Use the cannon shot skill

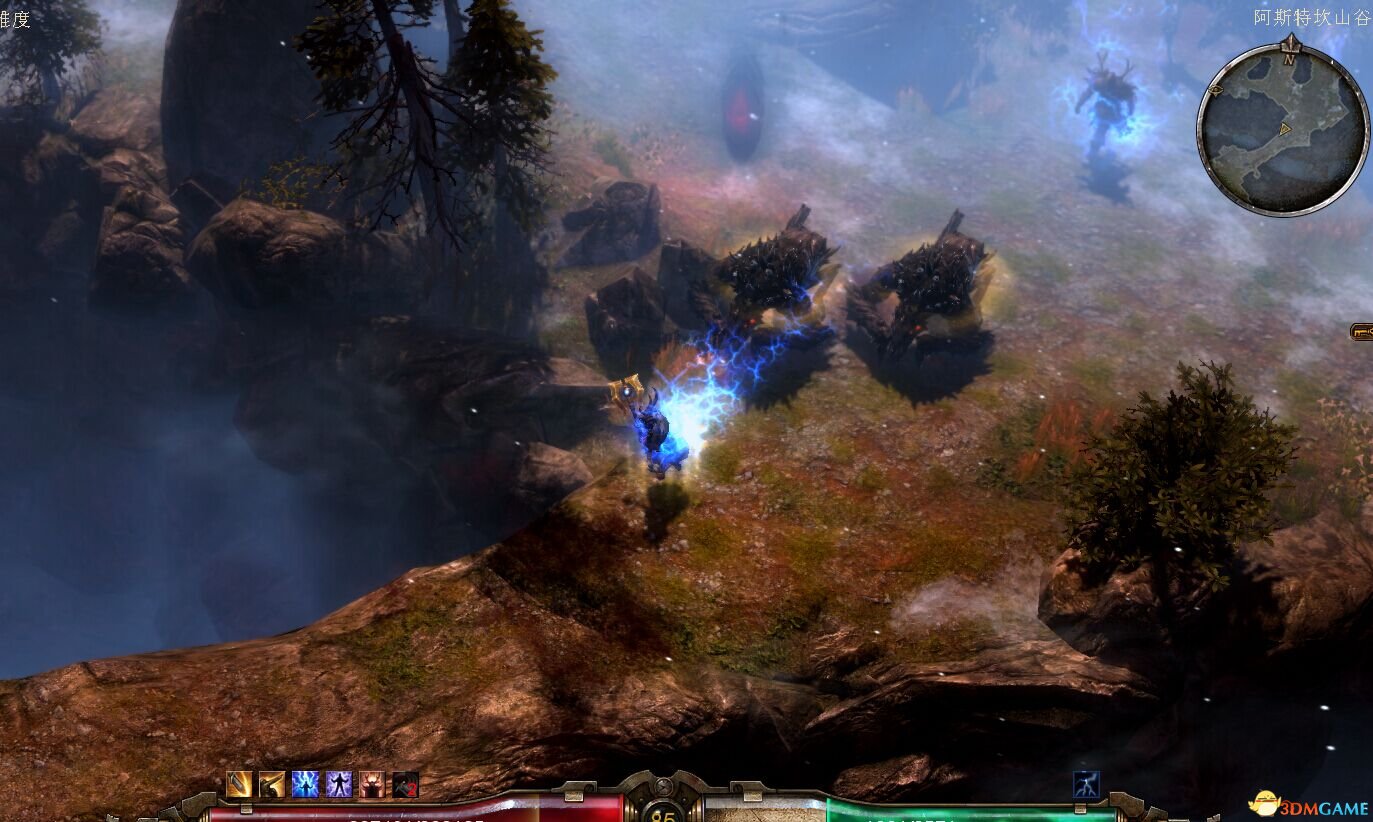pos(272,785)
